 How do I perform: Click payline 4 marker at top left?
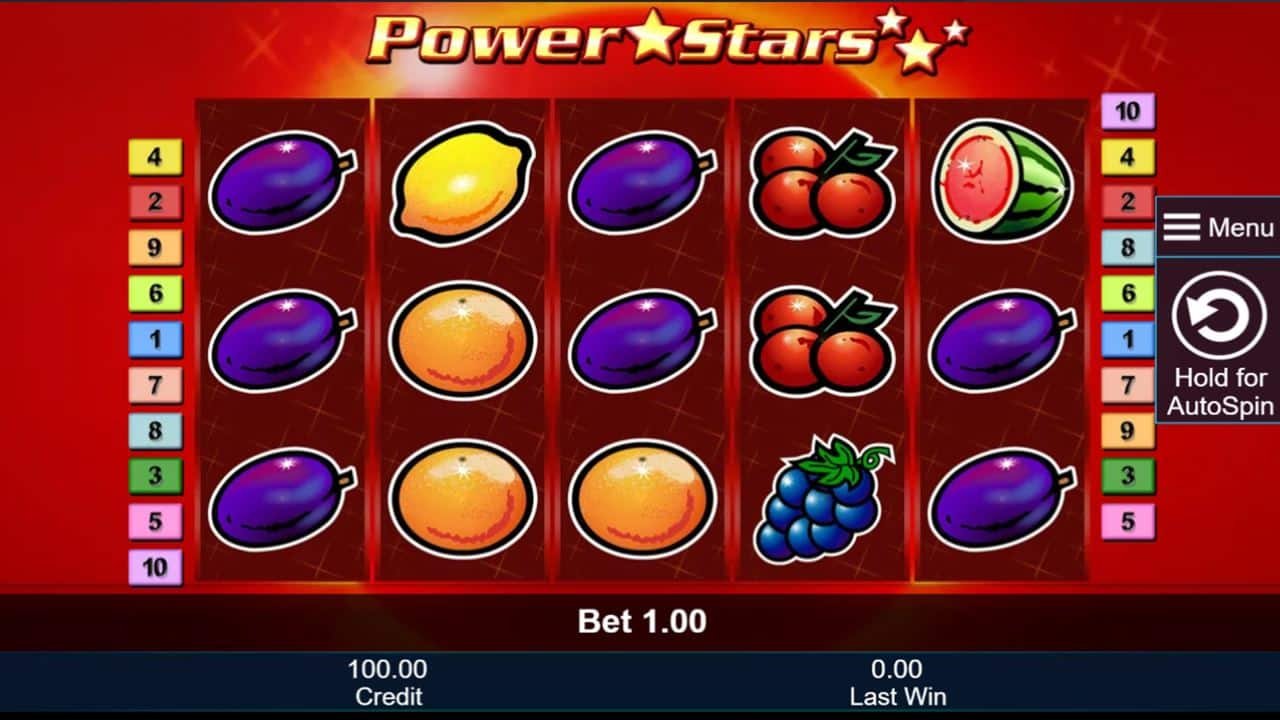(x=154, y=155)
